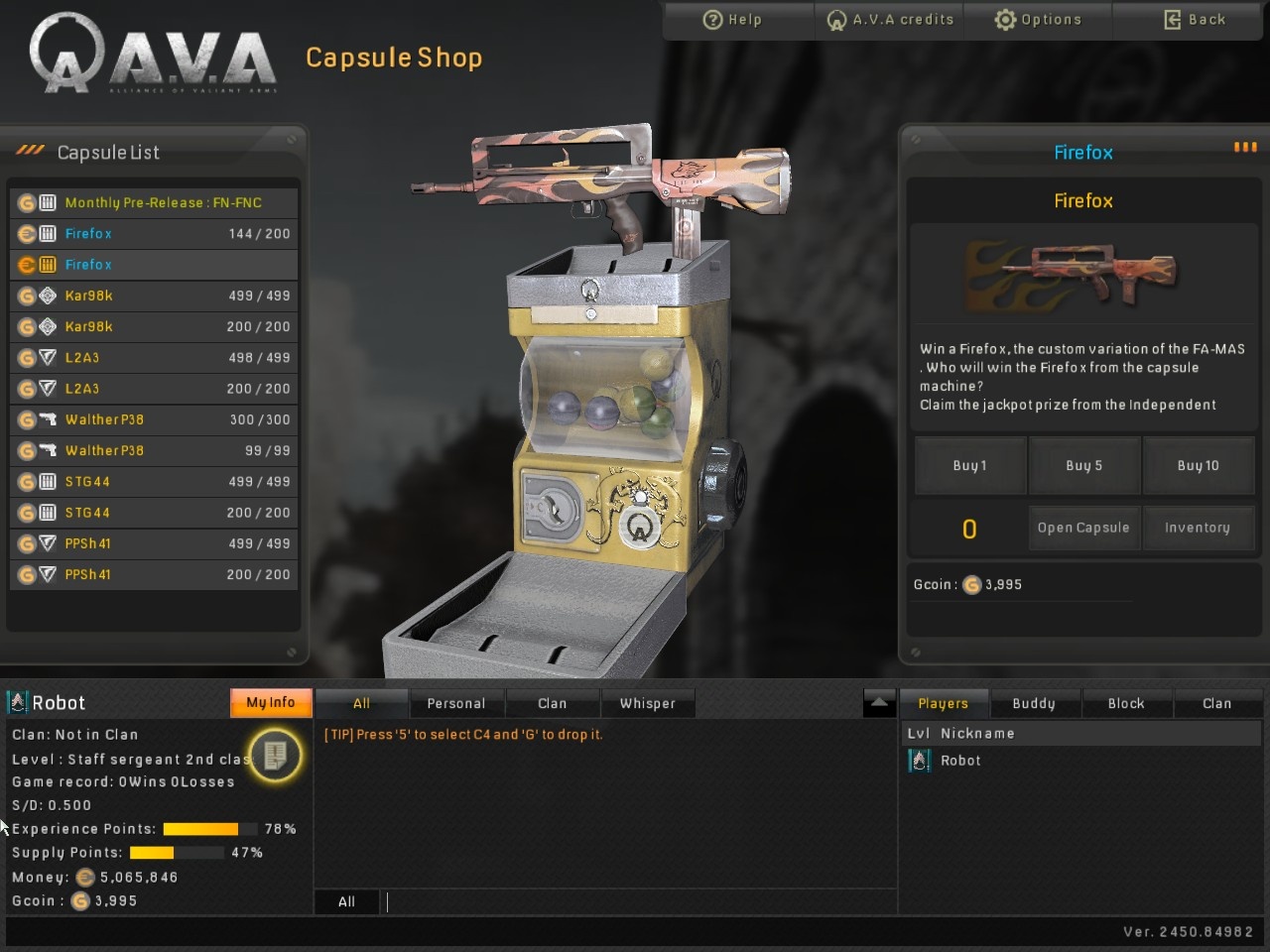Click the Help question mark icon
Image resolution: width=1270 pixels, height=952 pixels.
click(713, 19)
